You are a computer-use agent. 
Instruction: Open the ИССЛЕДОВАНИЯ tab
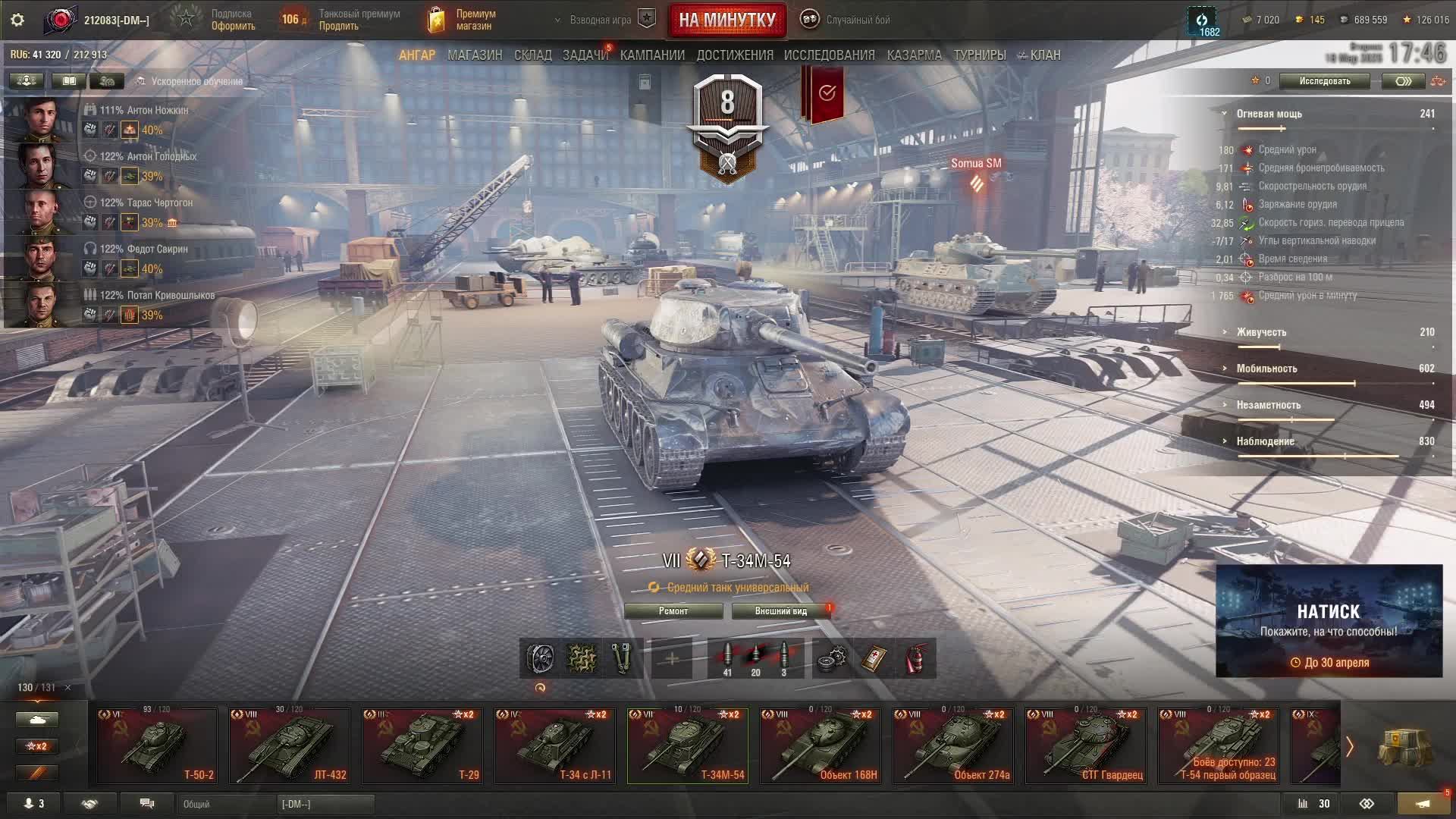(x=829, y=55)
